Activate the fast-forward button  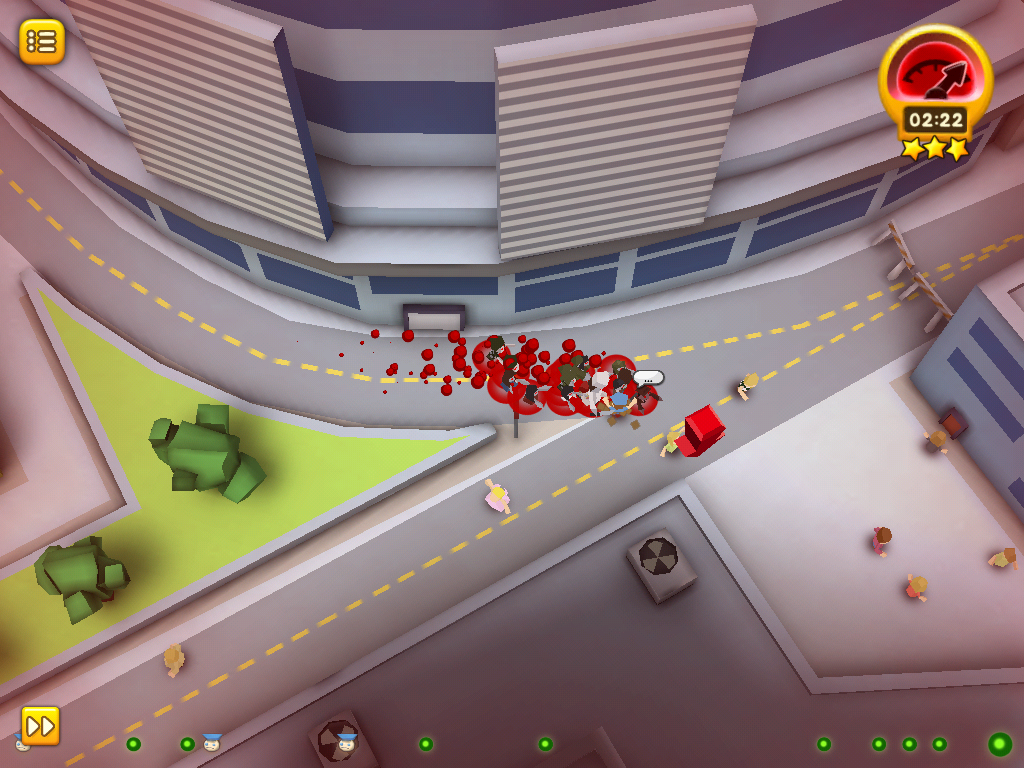click(x=41, y=725)
